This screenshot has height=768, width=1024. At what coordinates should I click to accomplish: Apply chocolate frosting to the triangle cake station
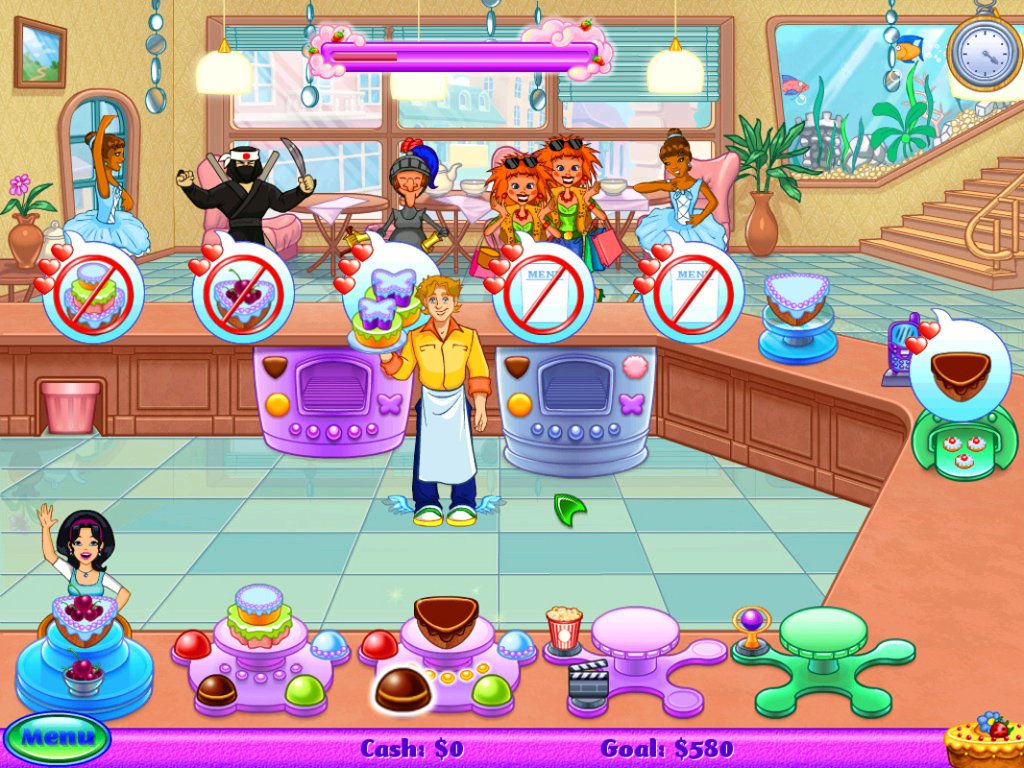click(x=402, y=688)
